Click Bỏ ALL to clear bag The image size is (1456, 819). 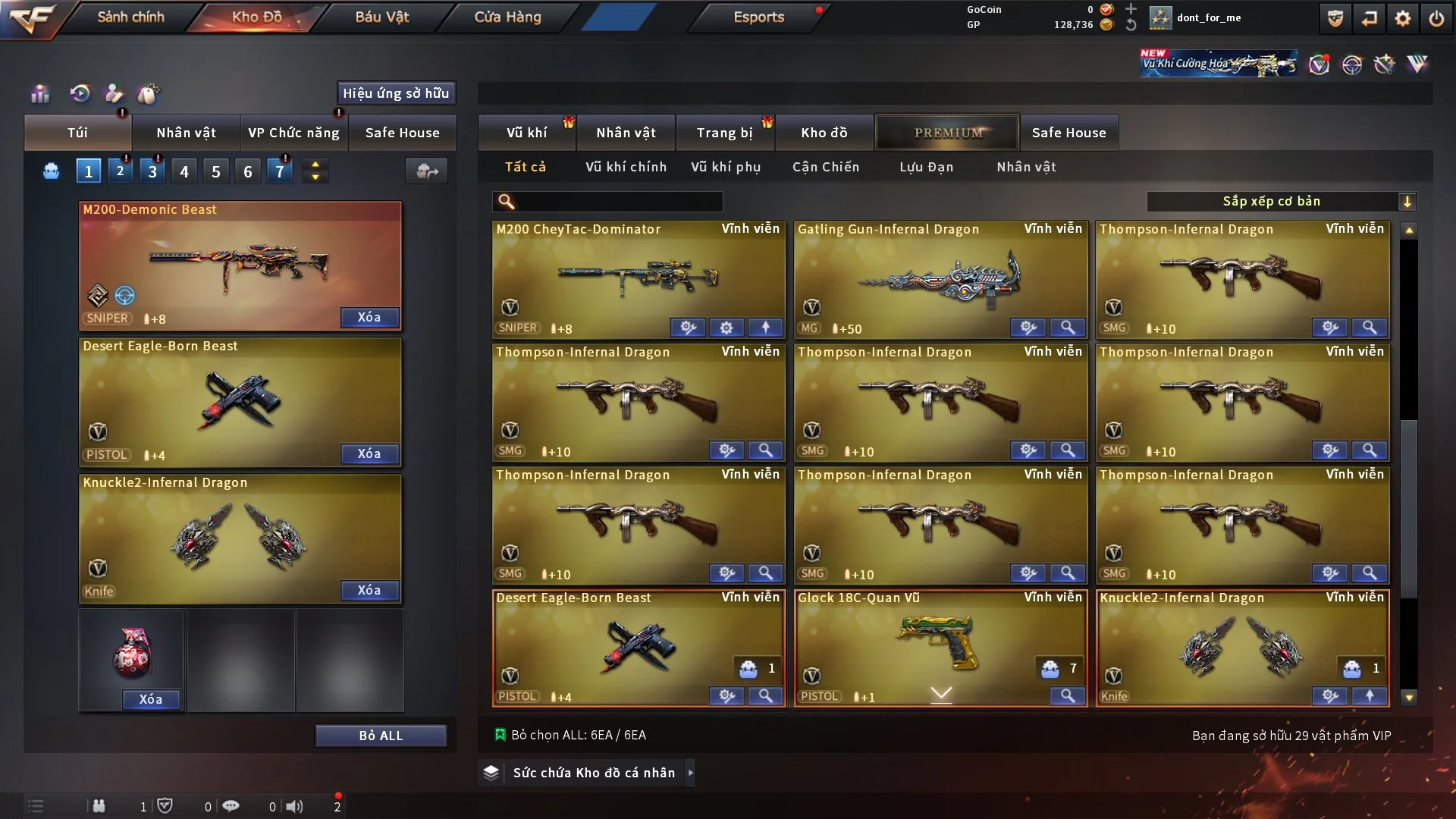[x=381, y=736]
